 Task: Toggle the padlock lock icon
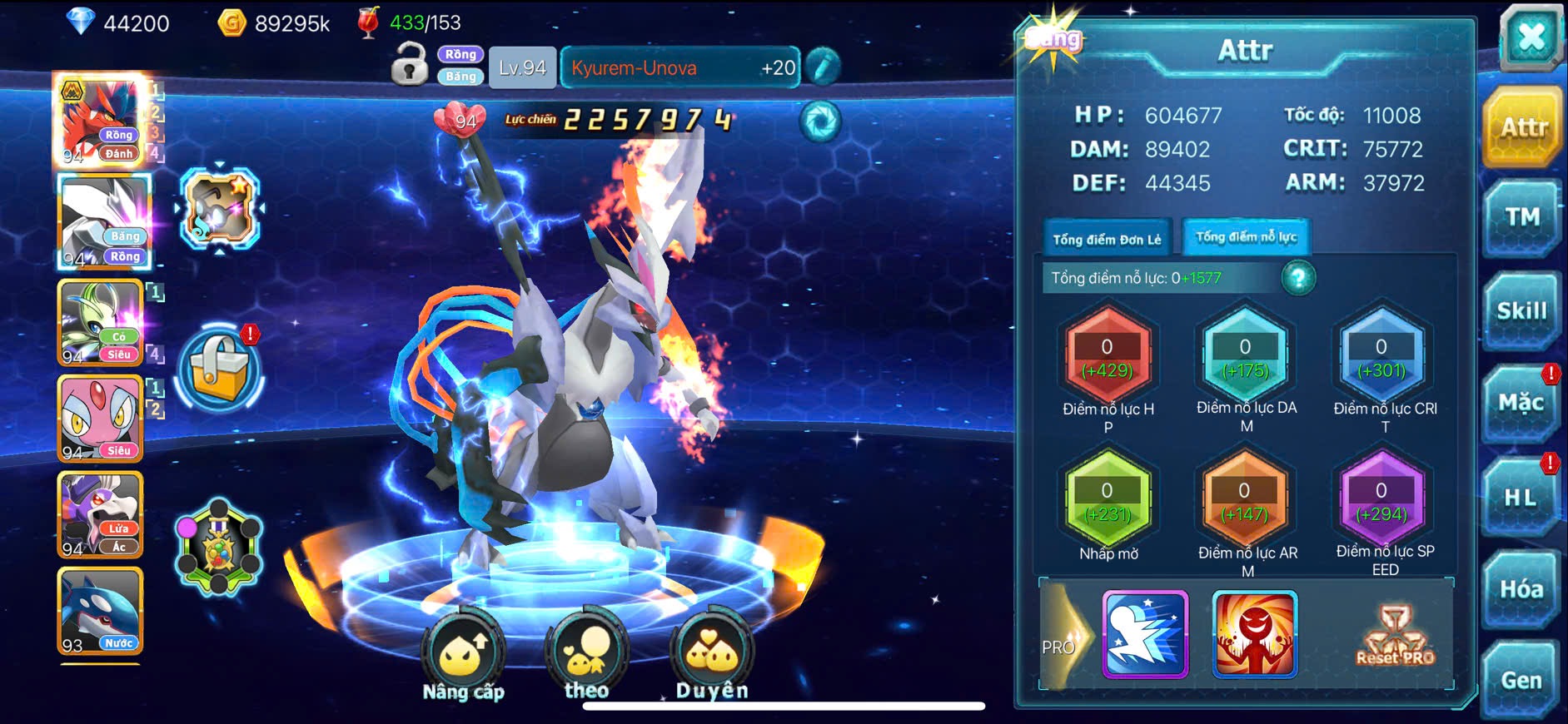(x=410, y=65)
